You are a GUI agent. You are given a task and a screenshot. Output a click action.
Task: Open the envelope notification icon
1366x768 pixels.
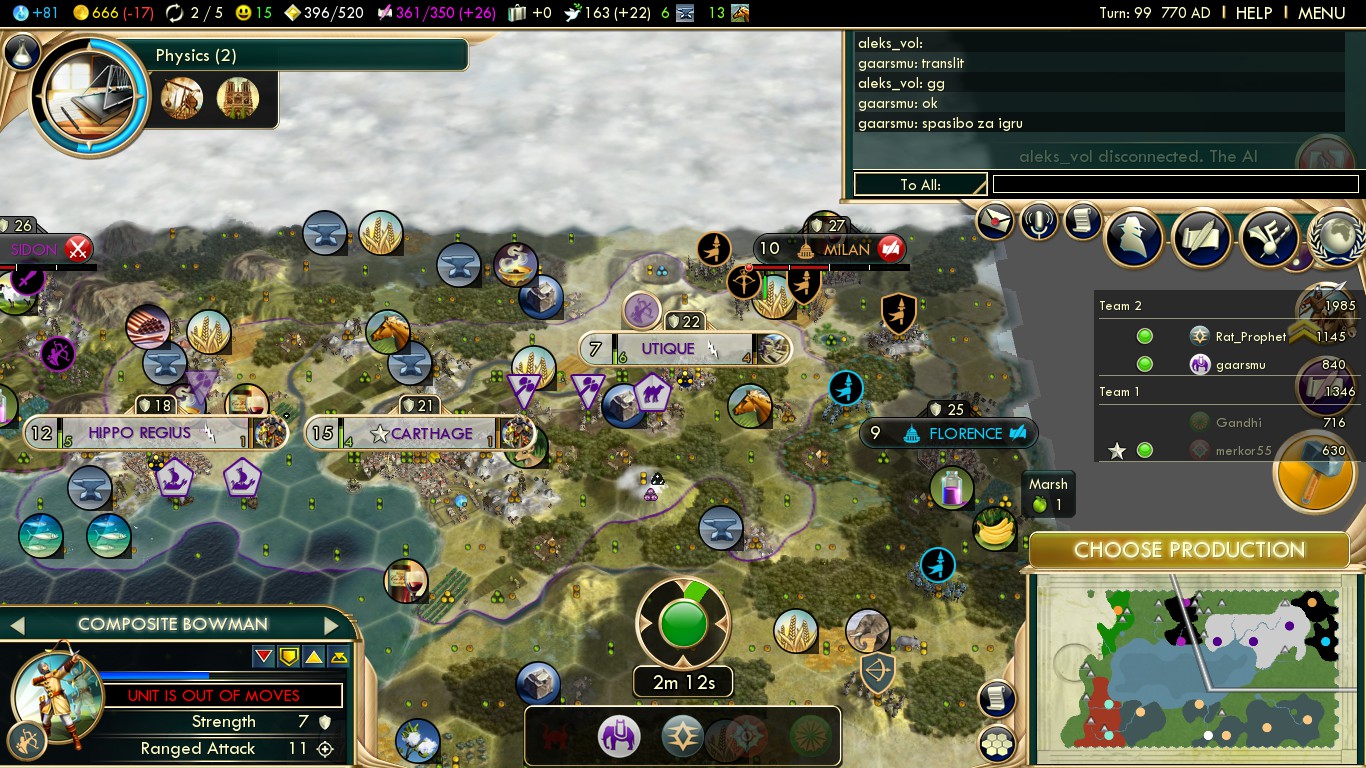(x=996, y=222)
